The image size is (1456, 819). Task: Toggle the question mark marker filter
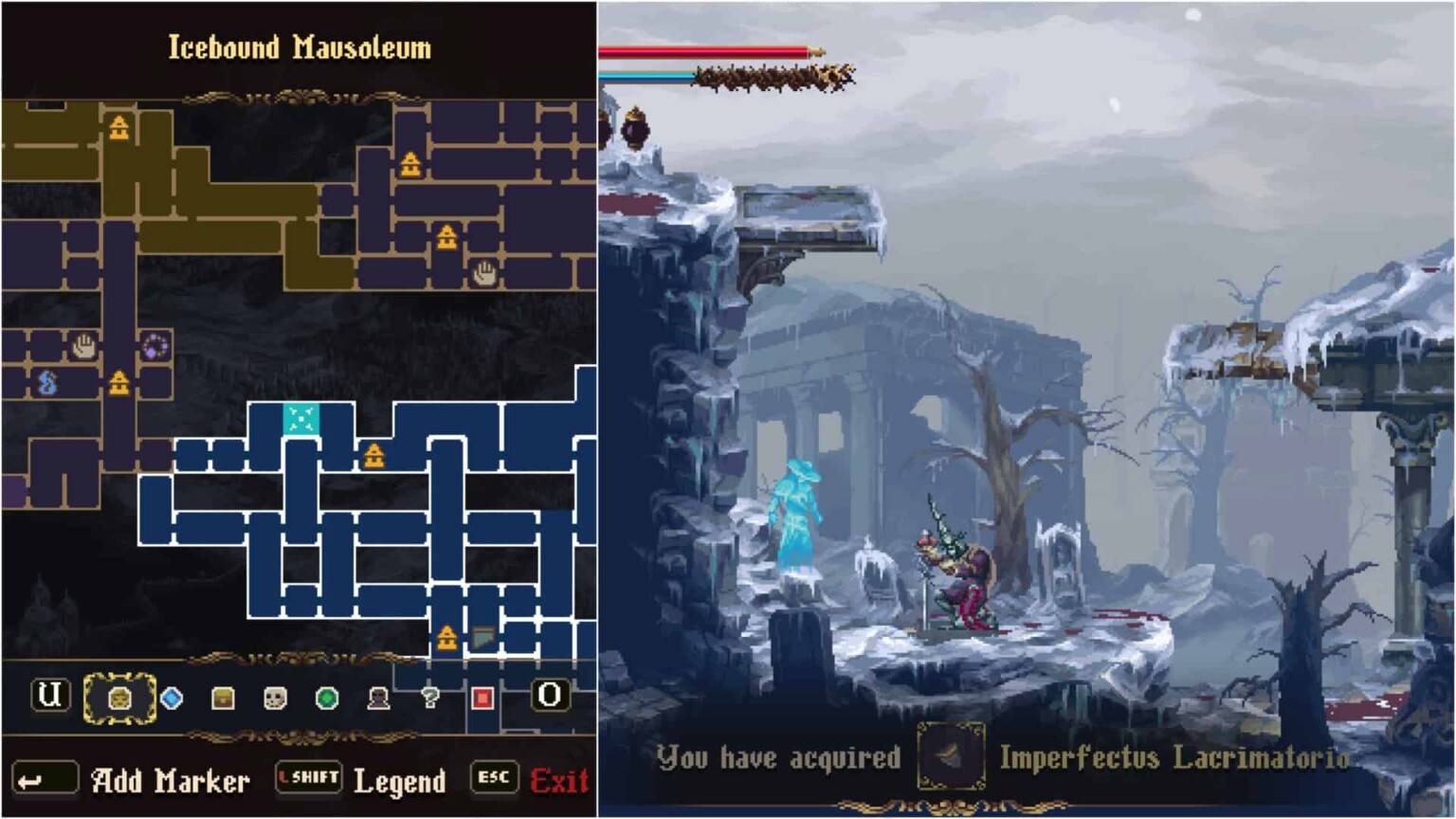431,699
